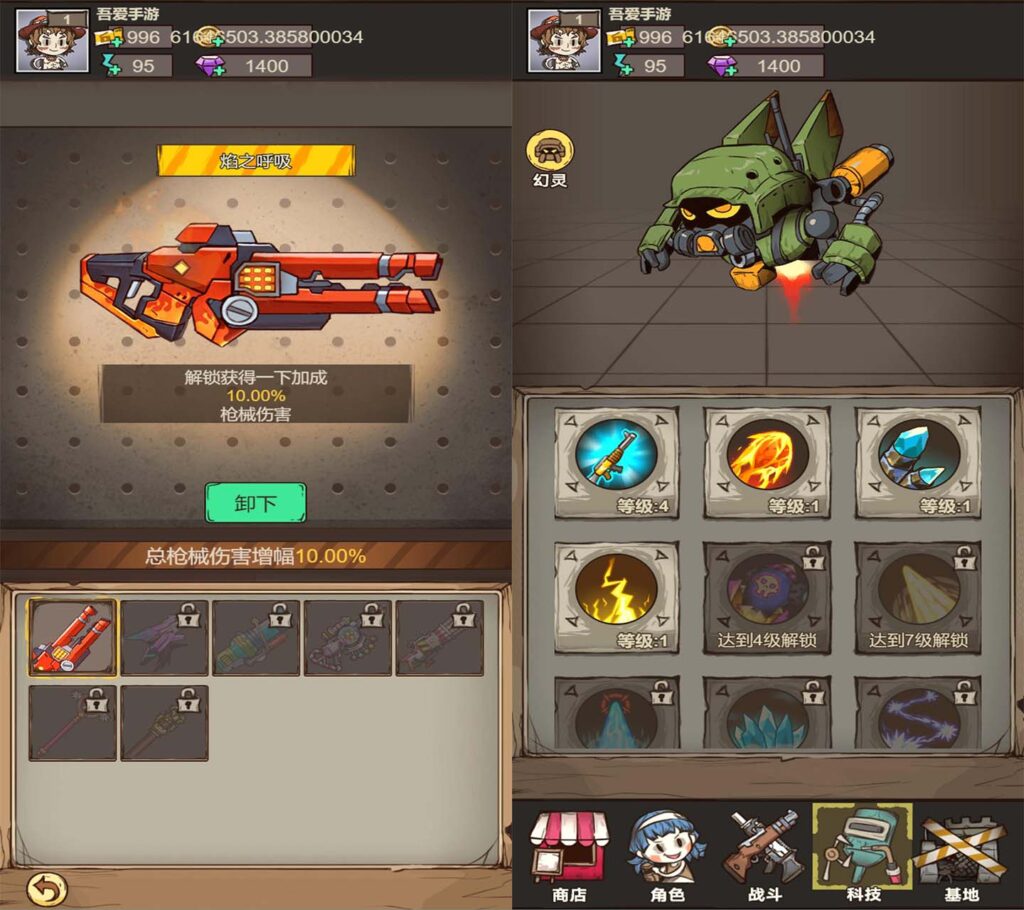
Task: Select the red flame gun slot
Action: pyautogui.click(x=72, y=637)
